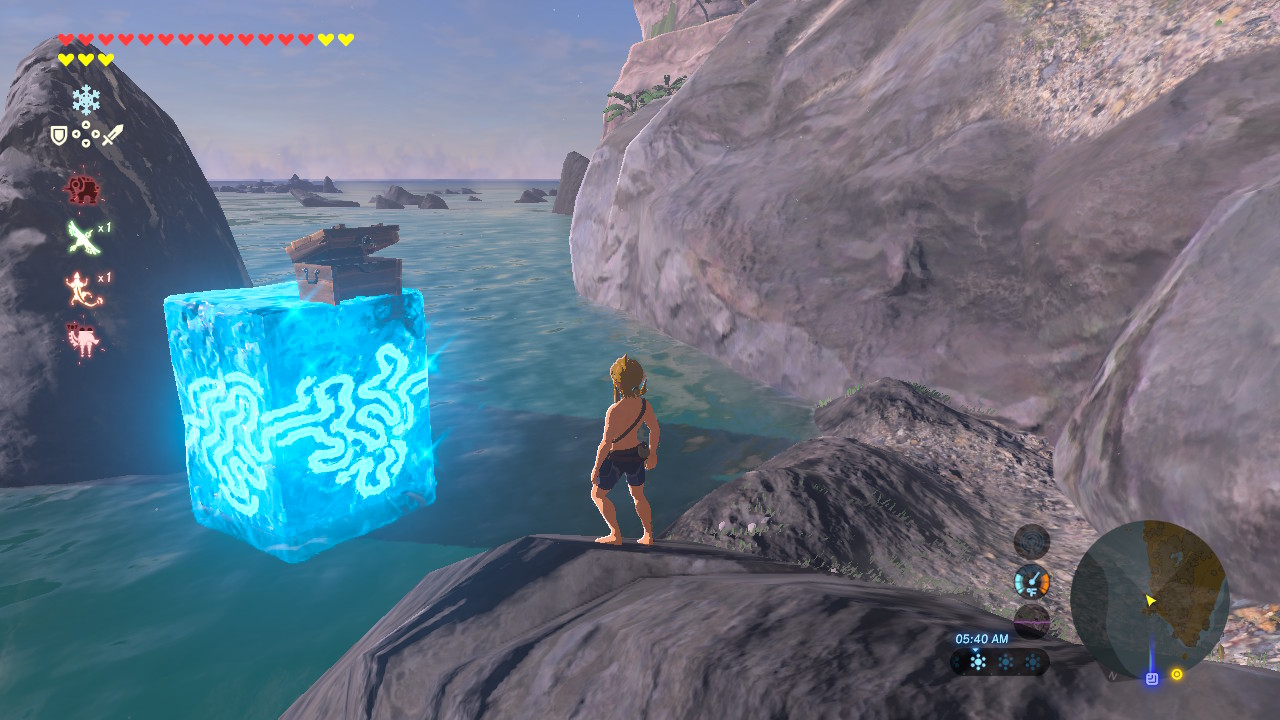Screen dimensions: 1280x720
Task: Click the noise level meter icon
Action: [1032, 621]
